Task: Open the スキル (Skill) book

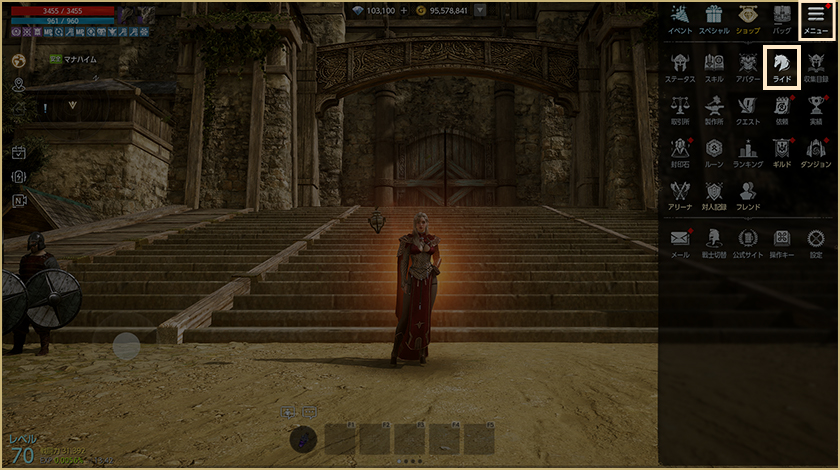Action: 714,66
